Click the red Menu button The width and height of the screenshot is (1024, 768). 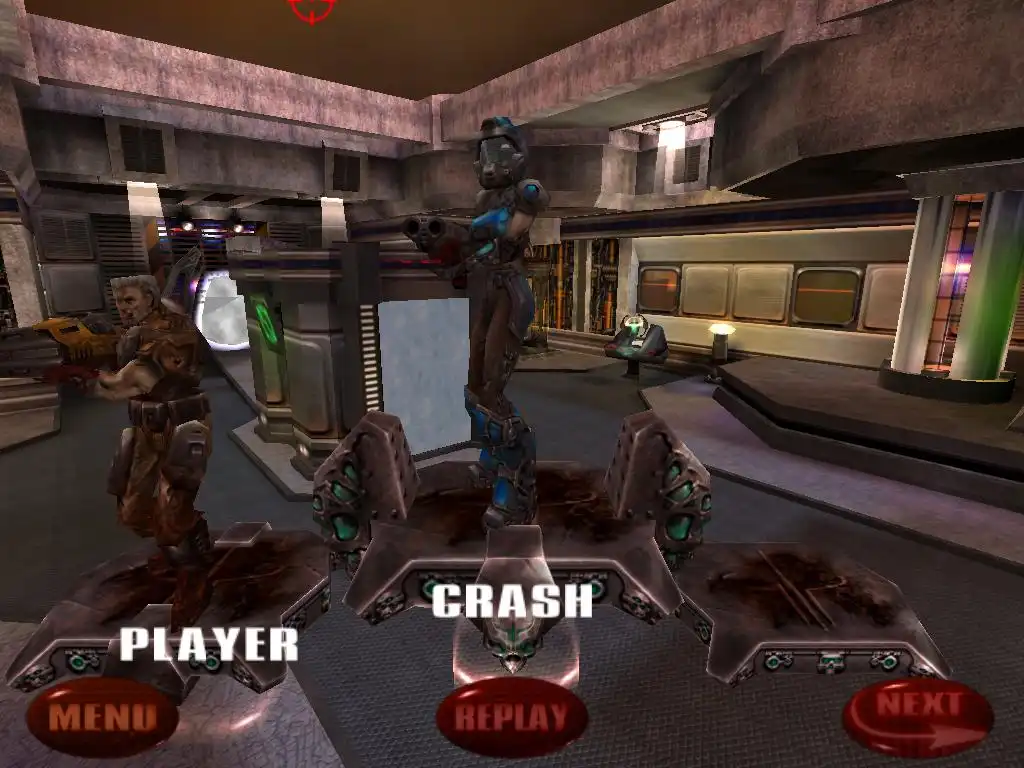[x=102, y=716]
